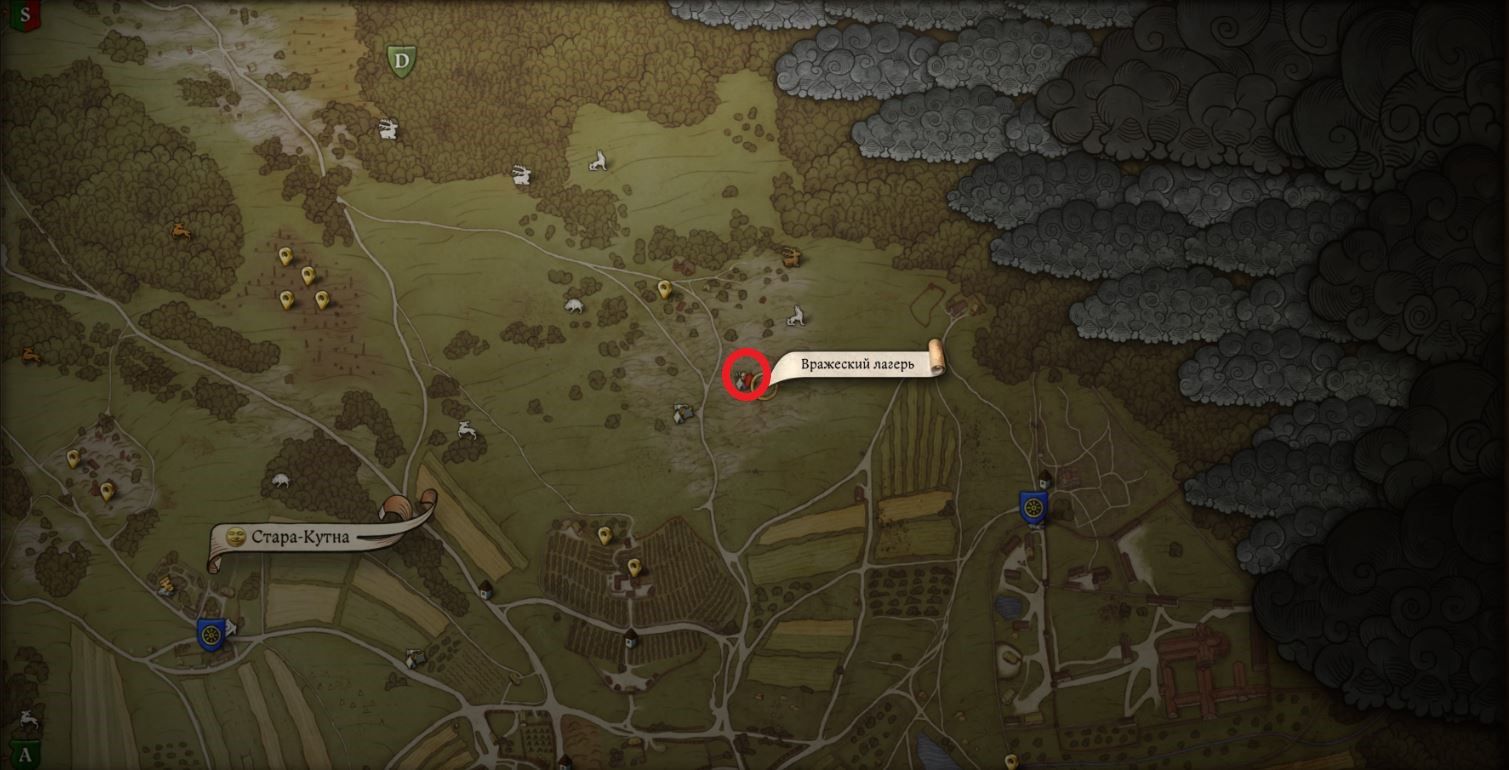Select the blue wheel shield near the monastery
Image resolution: width=1509 pixels, height=770 pixels.
1033,507
